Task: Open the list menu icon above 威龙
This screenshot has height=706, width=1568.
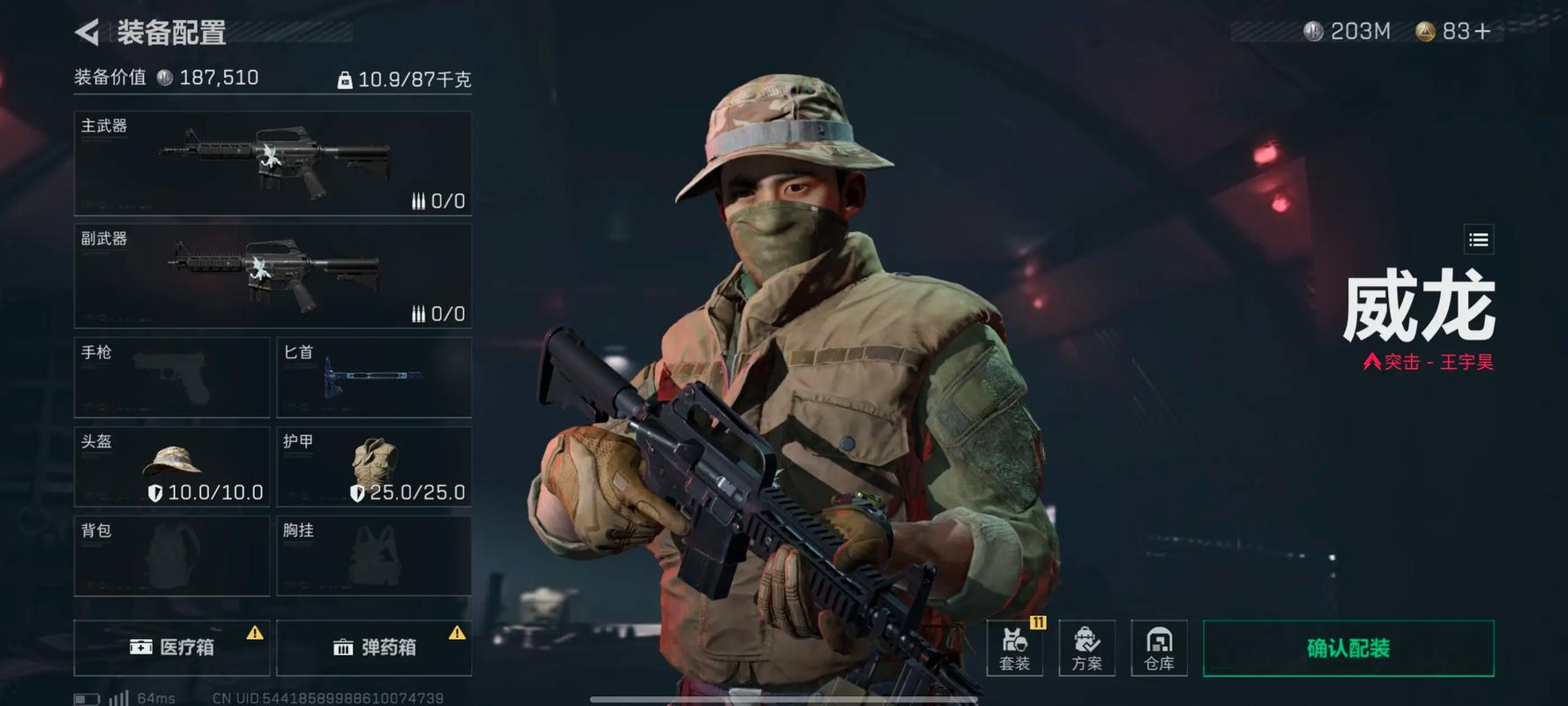Action: [1479, 239]
